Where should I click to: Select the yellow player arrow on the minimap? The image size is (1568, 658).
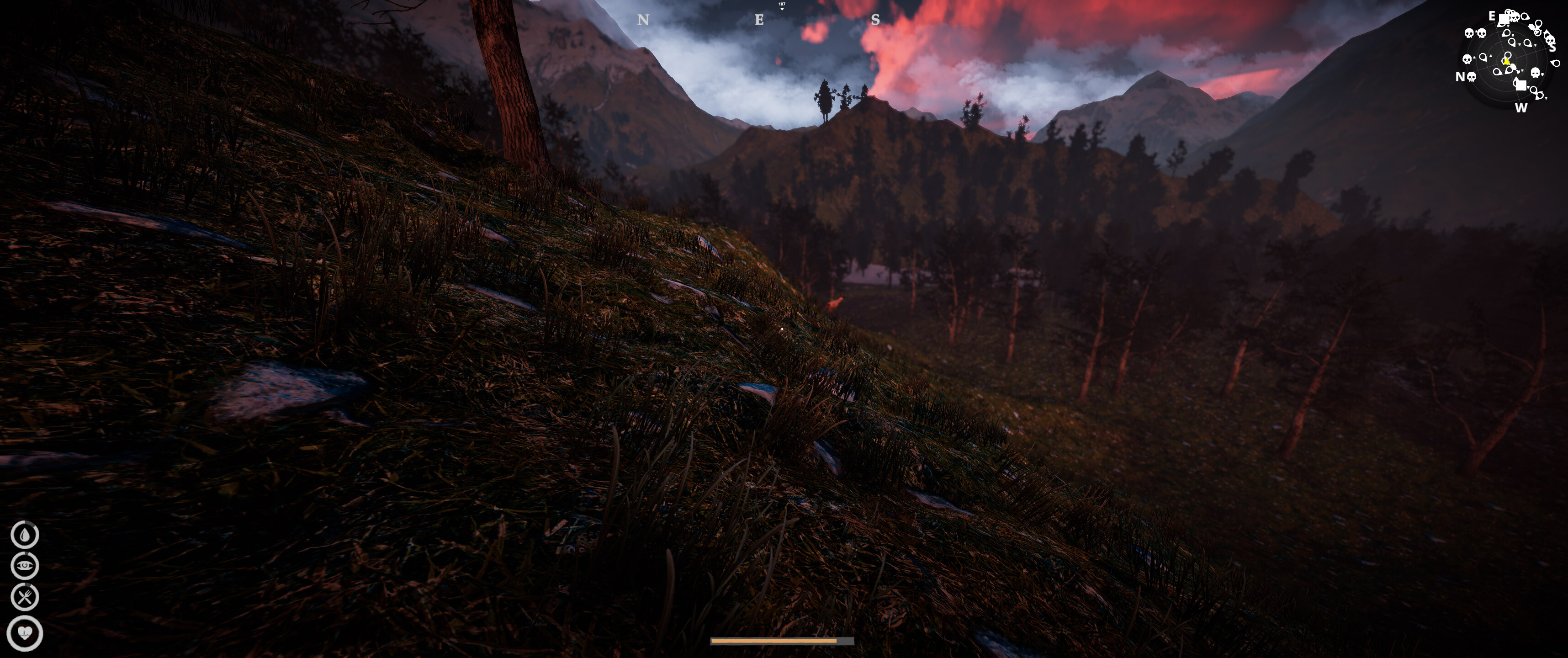point(1506,62)
